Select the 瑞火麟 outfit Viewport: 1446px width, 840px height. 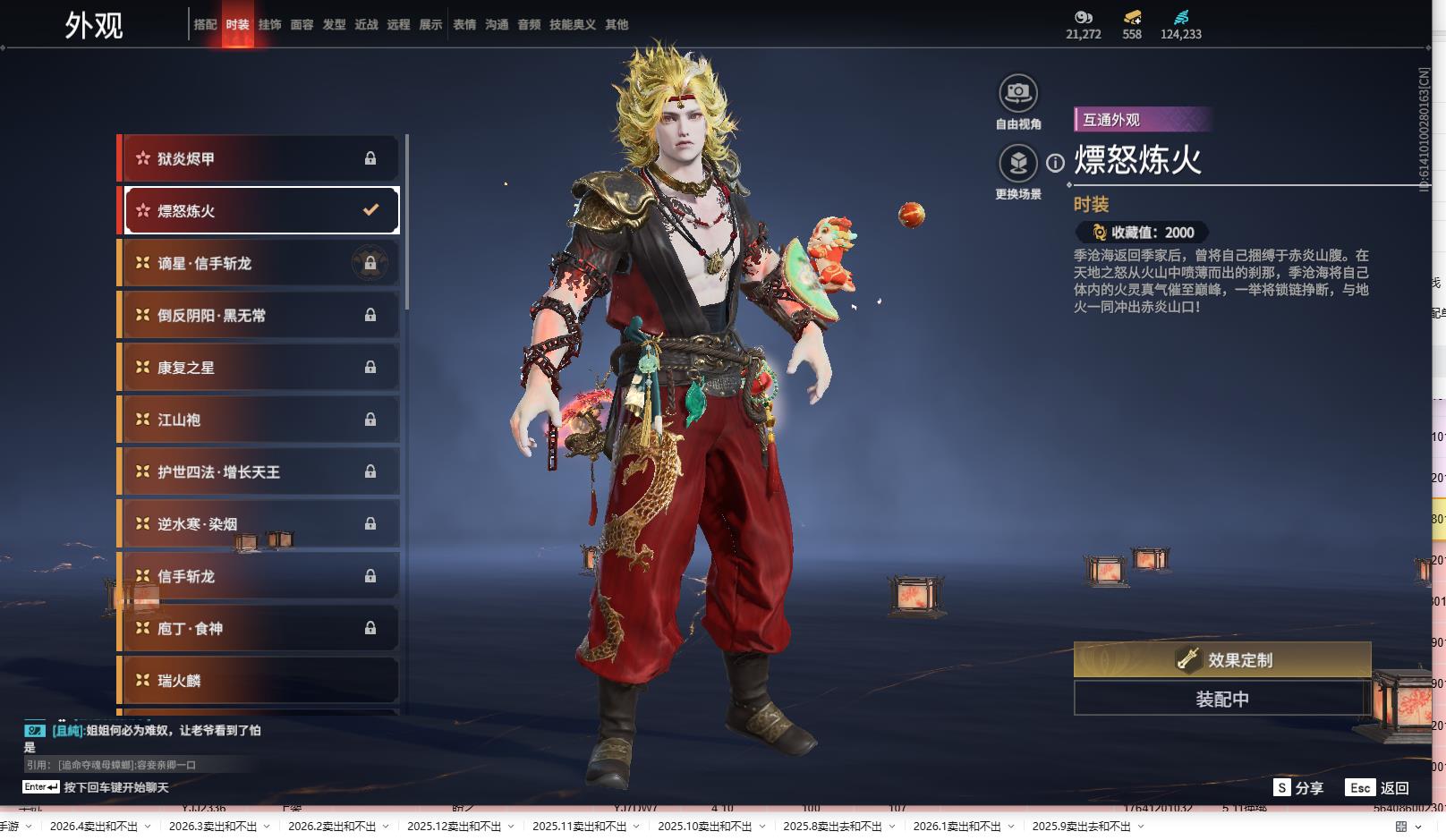point(259,681)
